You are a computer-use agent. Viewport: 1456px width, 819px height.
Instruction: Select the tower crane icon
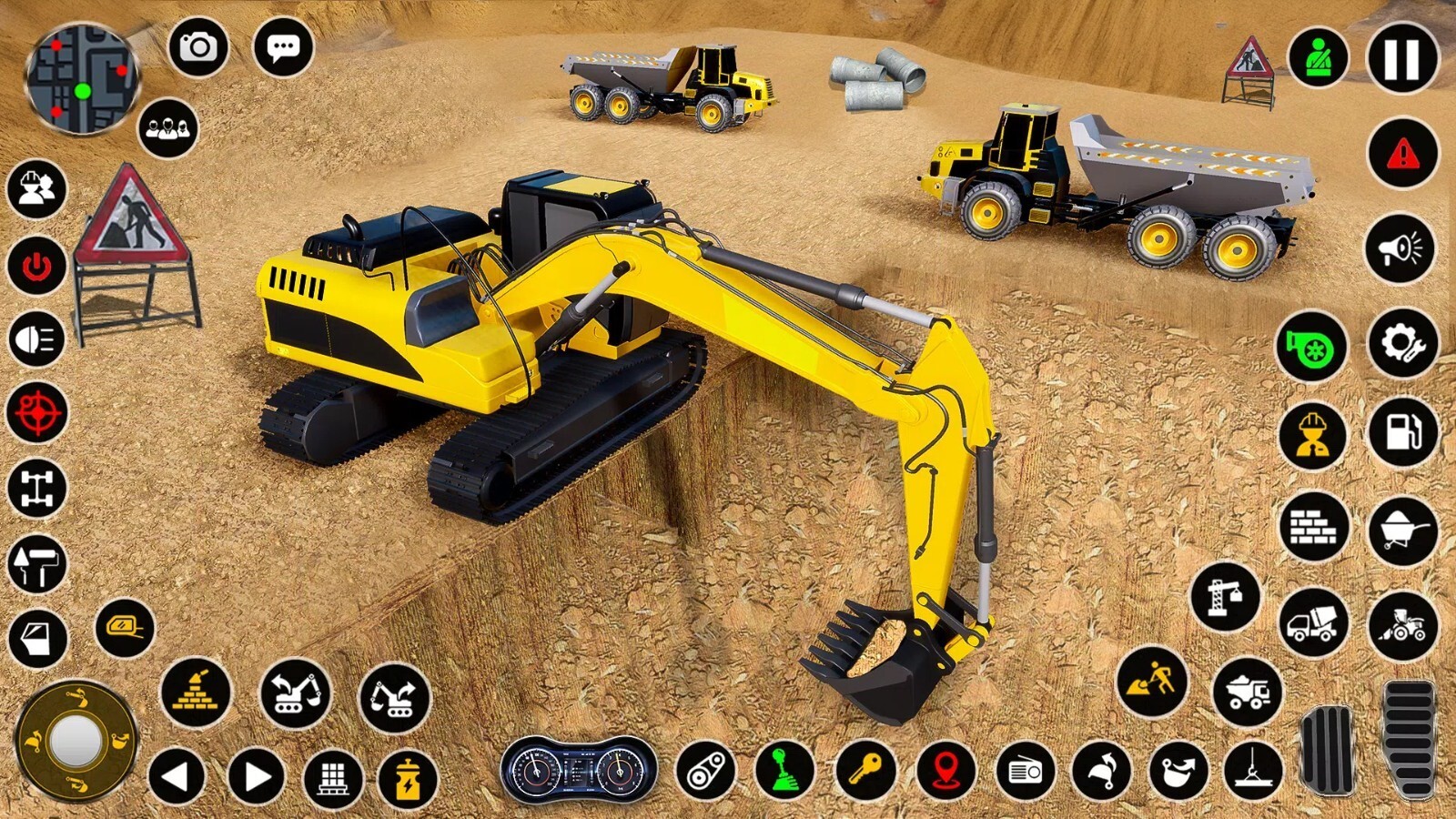pyautogui.click(x=1225, y=597)
